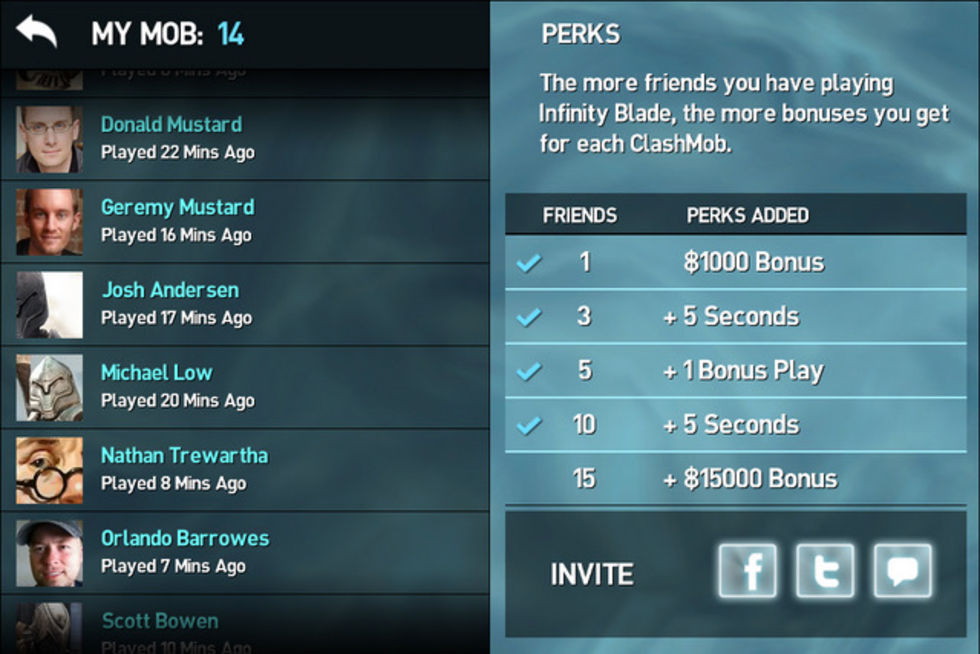Open Josh Andersen's entry

(170, 291)
